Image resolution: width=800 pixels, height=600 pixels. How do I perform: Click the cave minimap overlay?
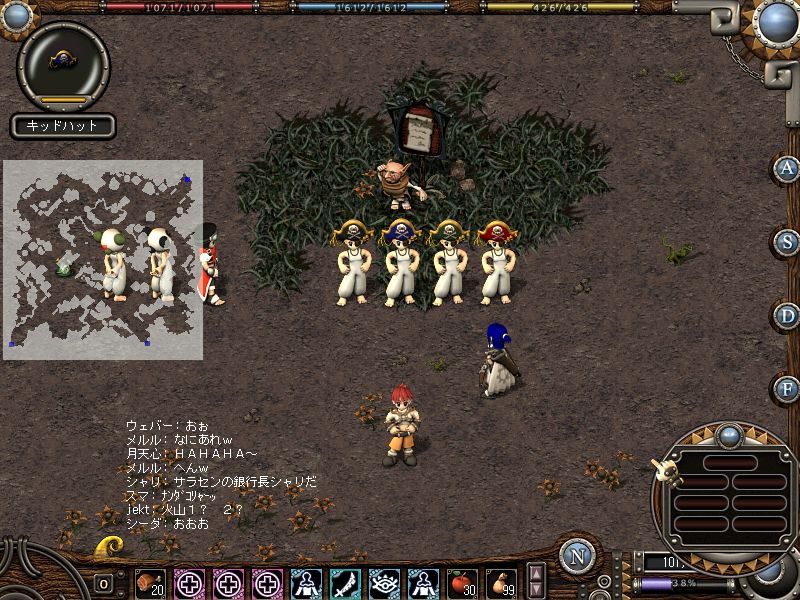pyautogui.click(x=103, y=260)
